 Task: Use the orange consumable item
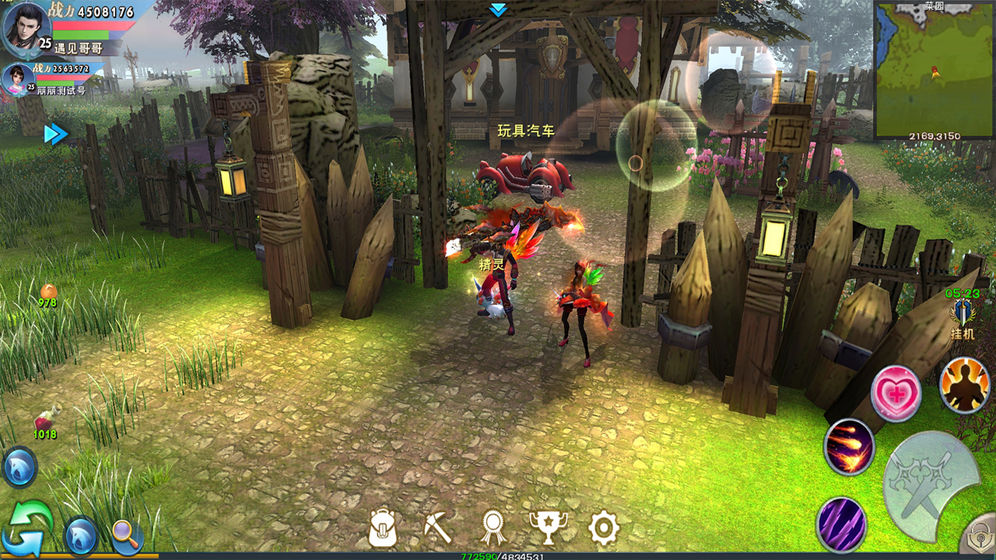click(x=48, y=291)
